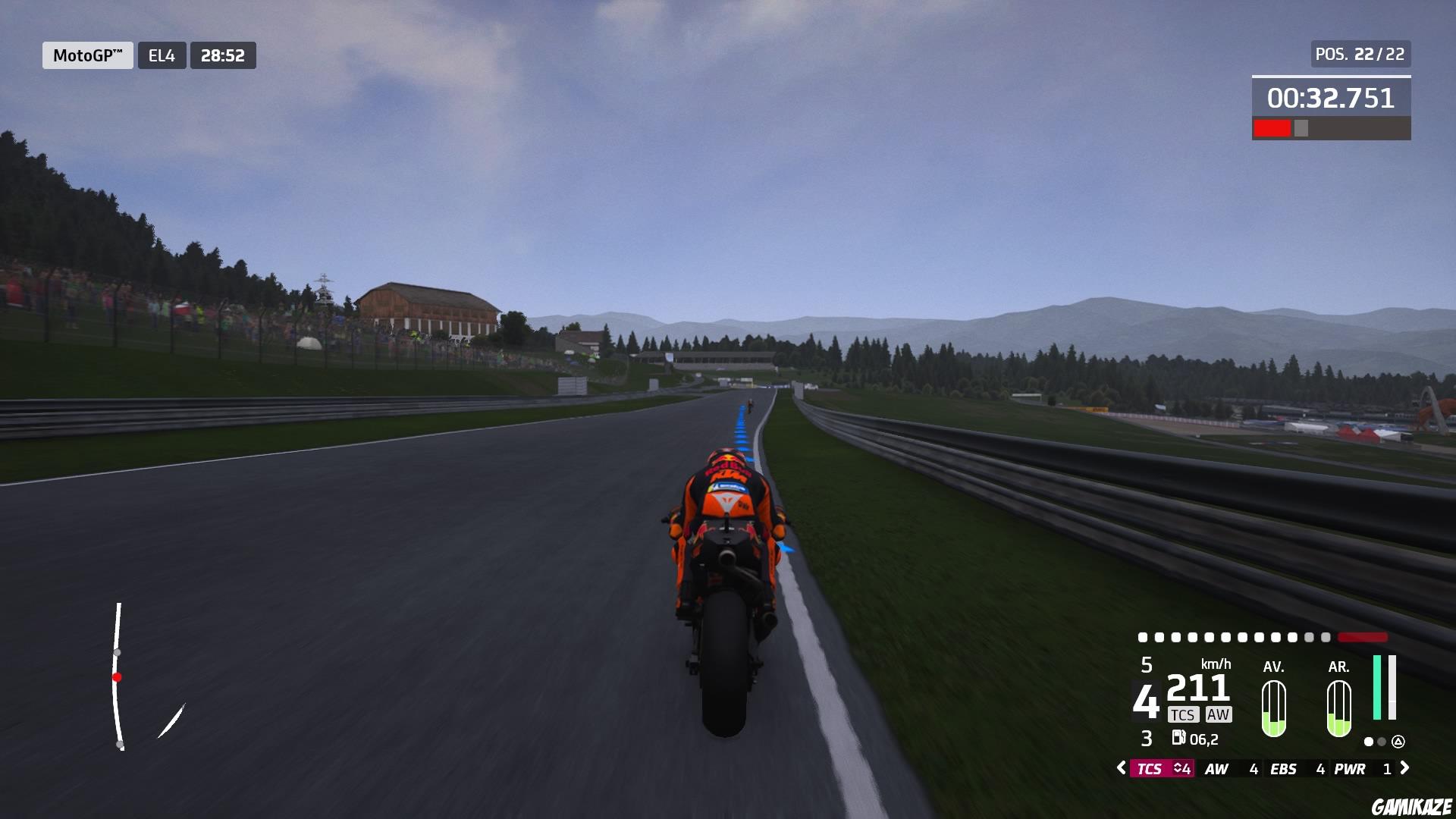Select the fuel gauge icon showing 06,2
Screen dimensions: 1456x819
coord(1181,738)
